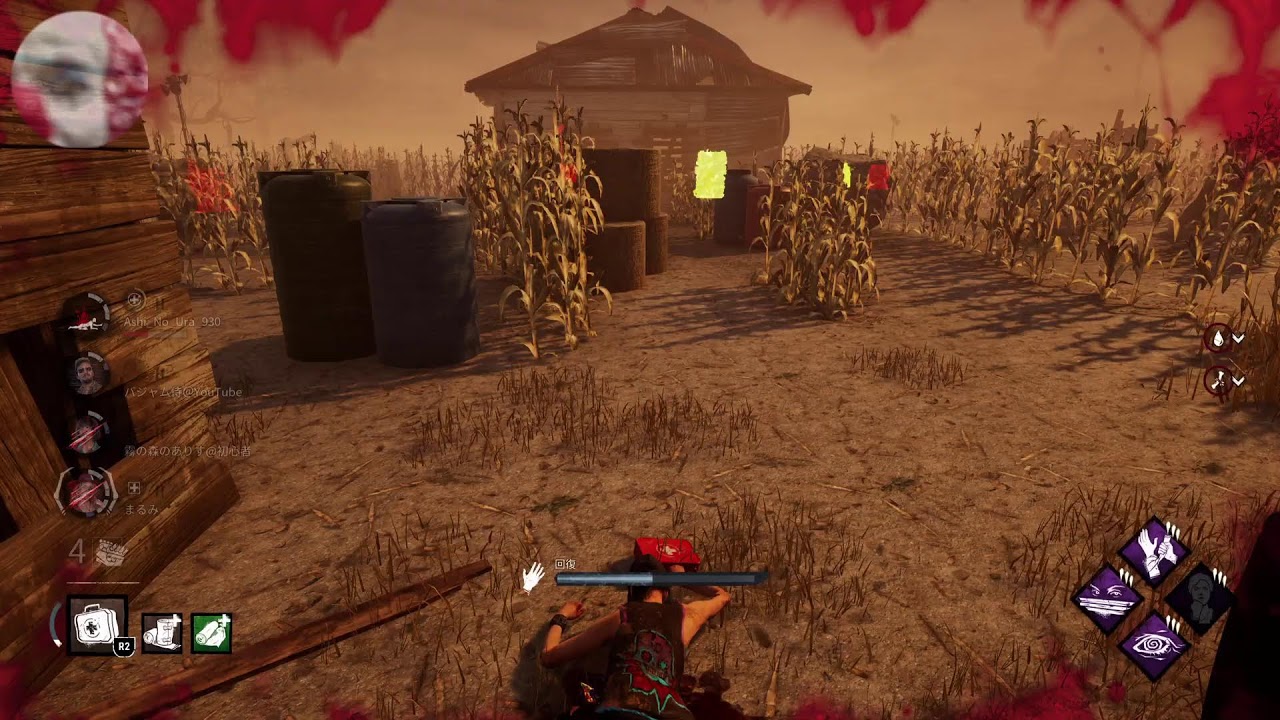
Task: Click the bandage roll add-on icon
Action: pyautogui.click(x=162, y=633)
